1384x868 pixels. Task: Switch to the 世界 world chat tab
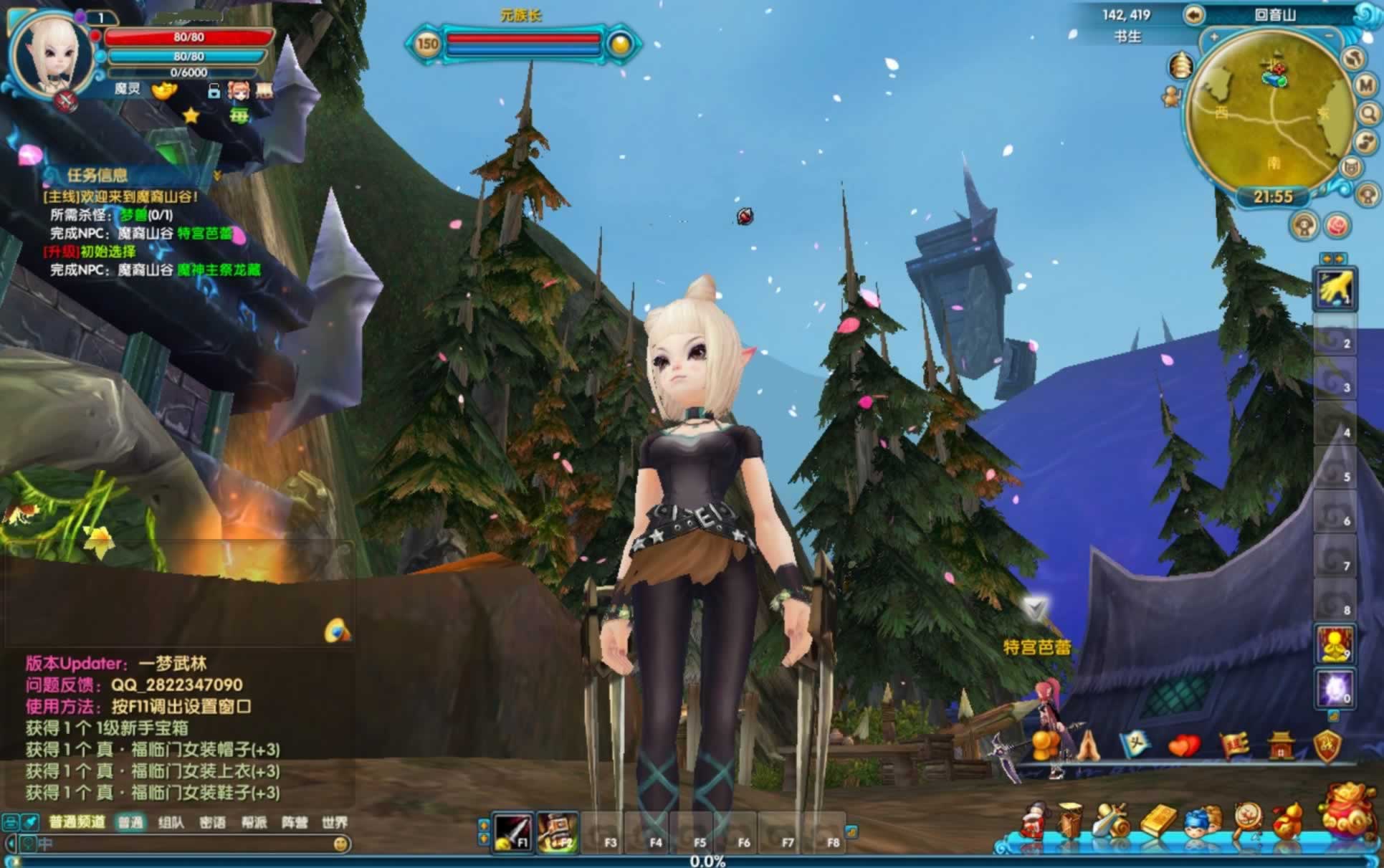pos(335,822)
